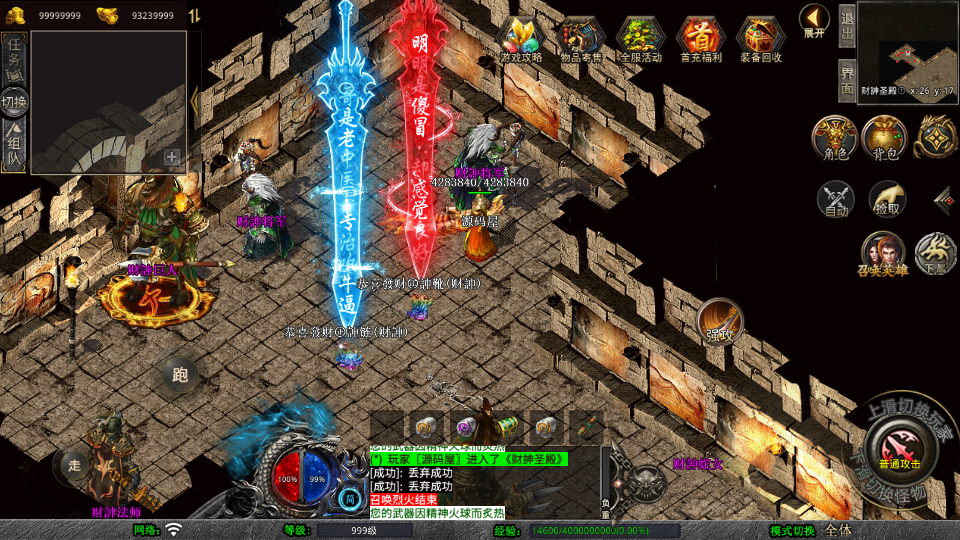Viewport: 960px width, 540px height.
Task: Open the 首充福利 first-recharge bonus
Action: pos(700,38)
